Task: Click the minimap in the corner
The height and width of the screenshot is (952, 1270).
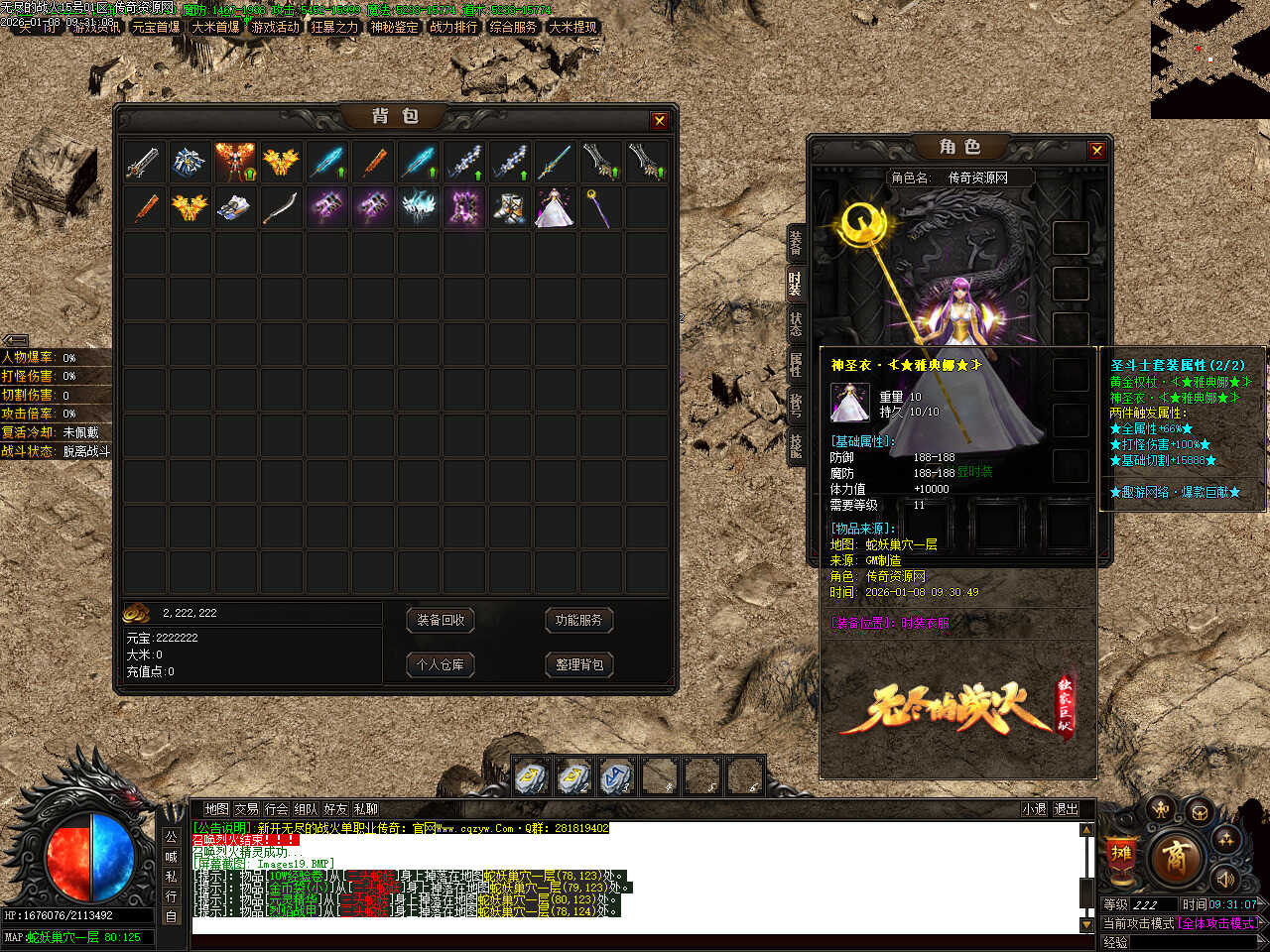Action: click(x=1209, y=59)
